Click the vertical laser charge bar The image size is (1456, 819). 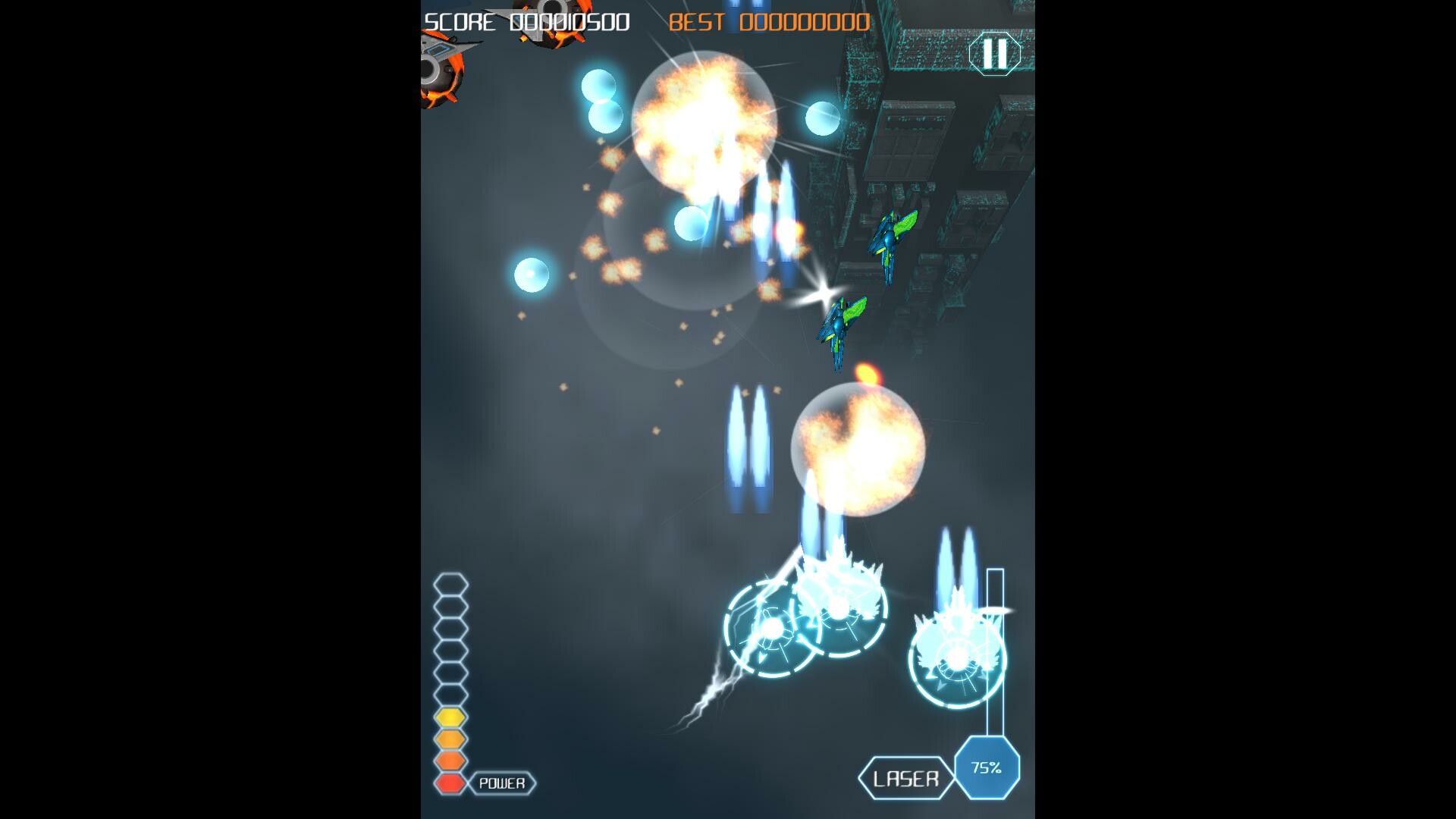click(996, 652)
